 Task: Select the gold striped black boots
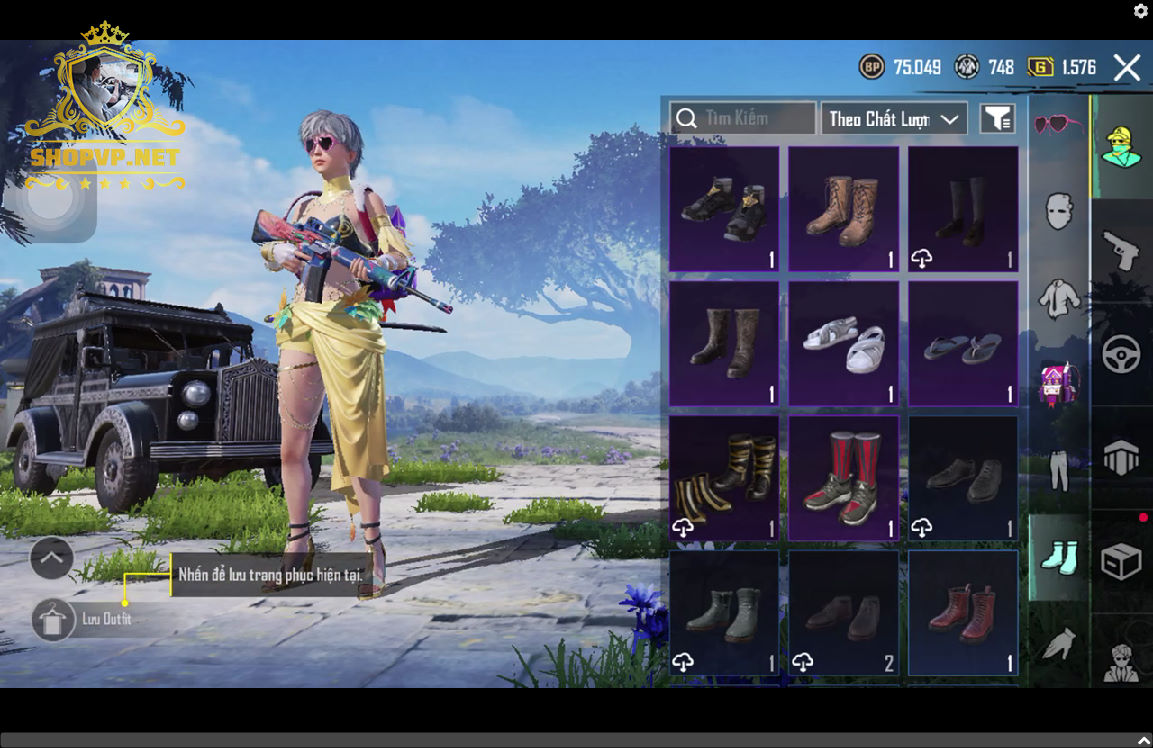coord(724,478)
